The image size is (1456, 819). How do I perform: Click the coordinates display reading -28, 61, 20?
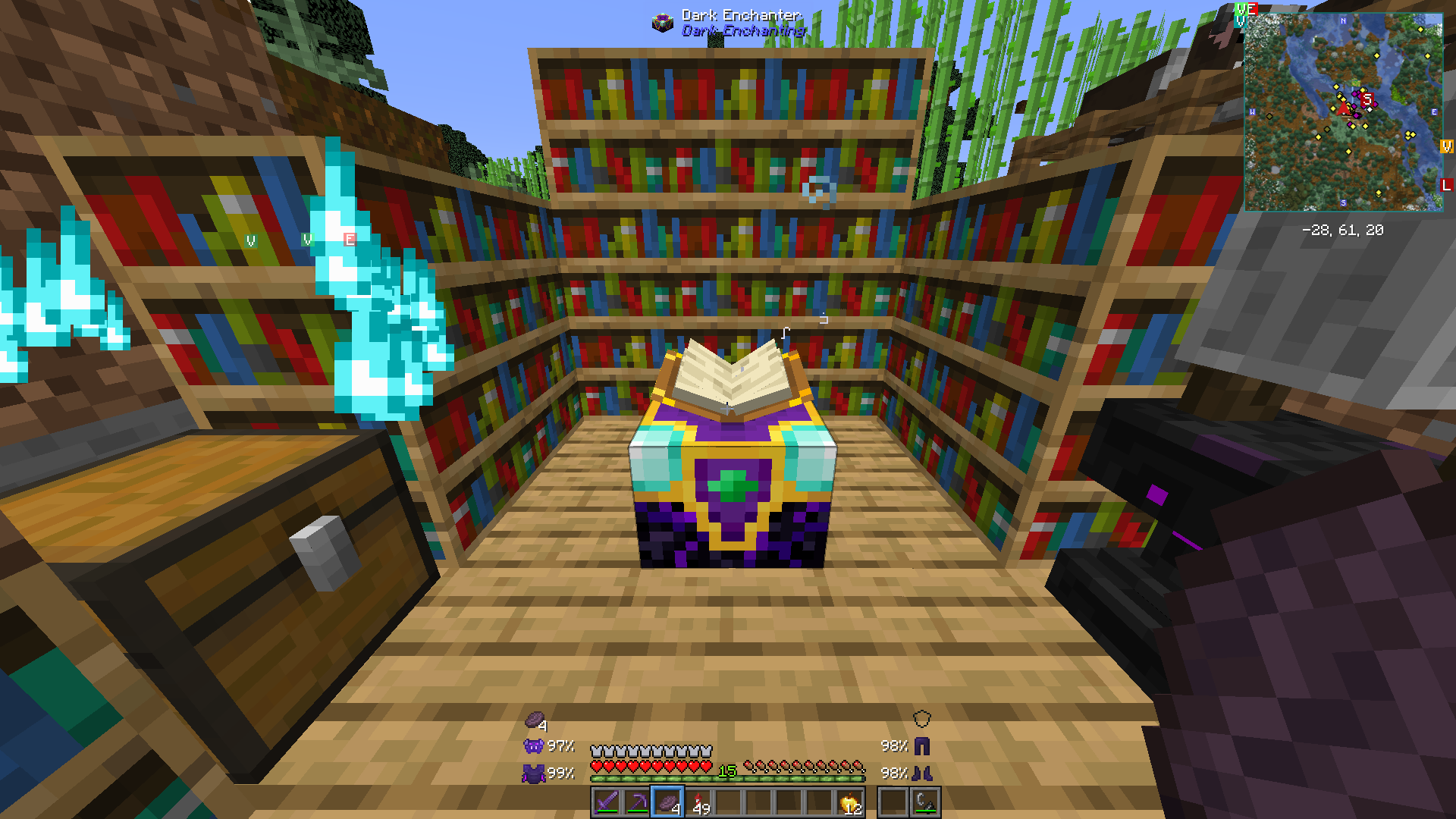[1342, 230]
